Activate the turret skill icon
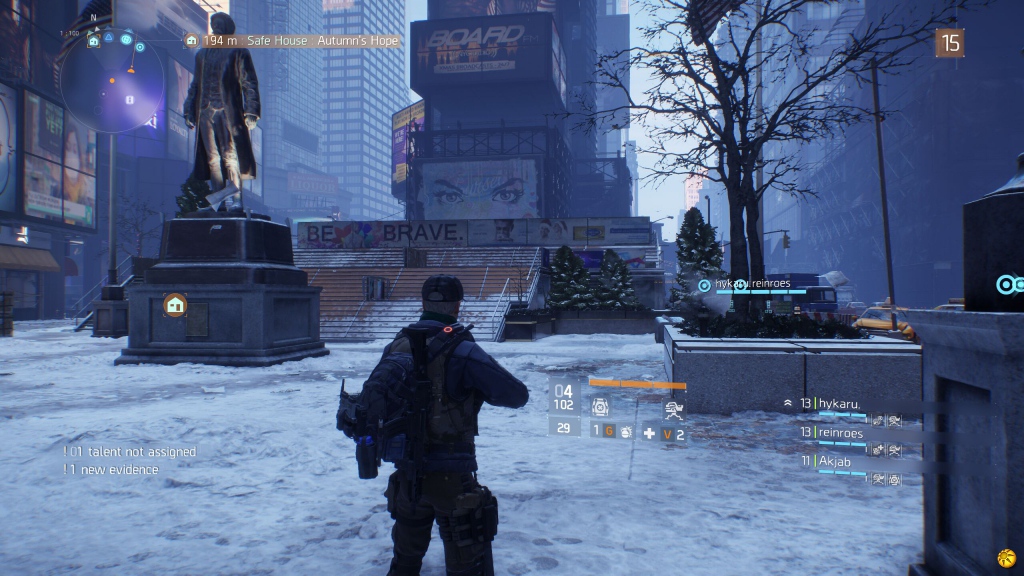This screenshot has width=1024, height=576. (x=674, y=408)
